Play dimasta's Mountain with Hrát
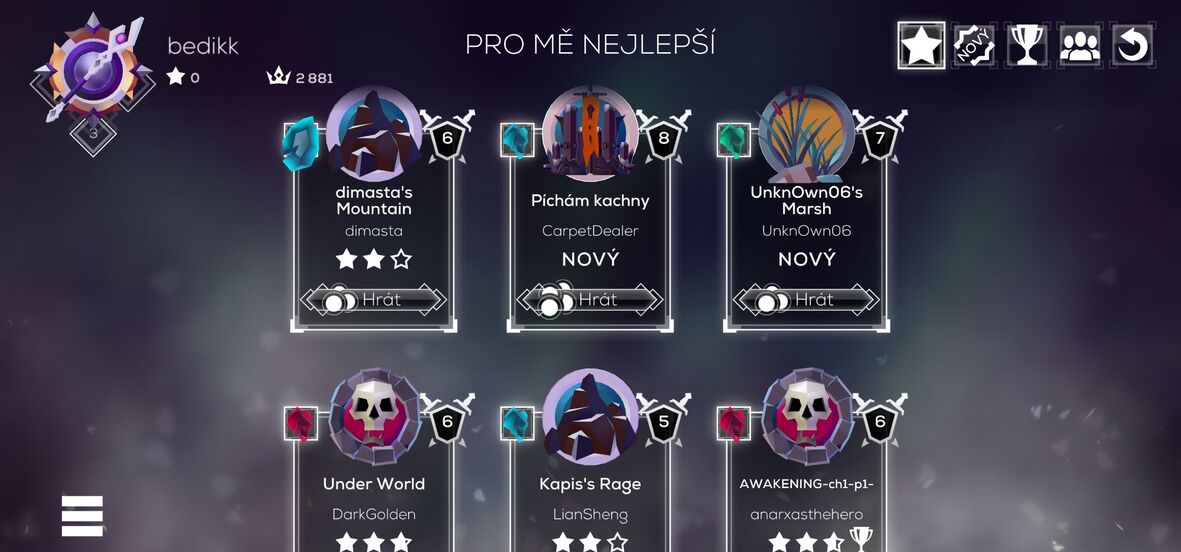Viewport: 1181px width, 552px height. [374, 299]
